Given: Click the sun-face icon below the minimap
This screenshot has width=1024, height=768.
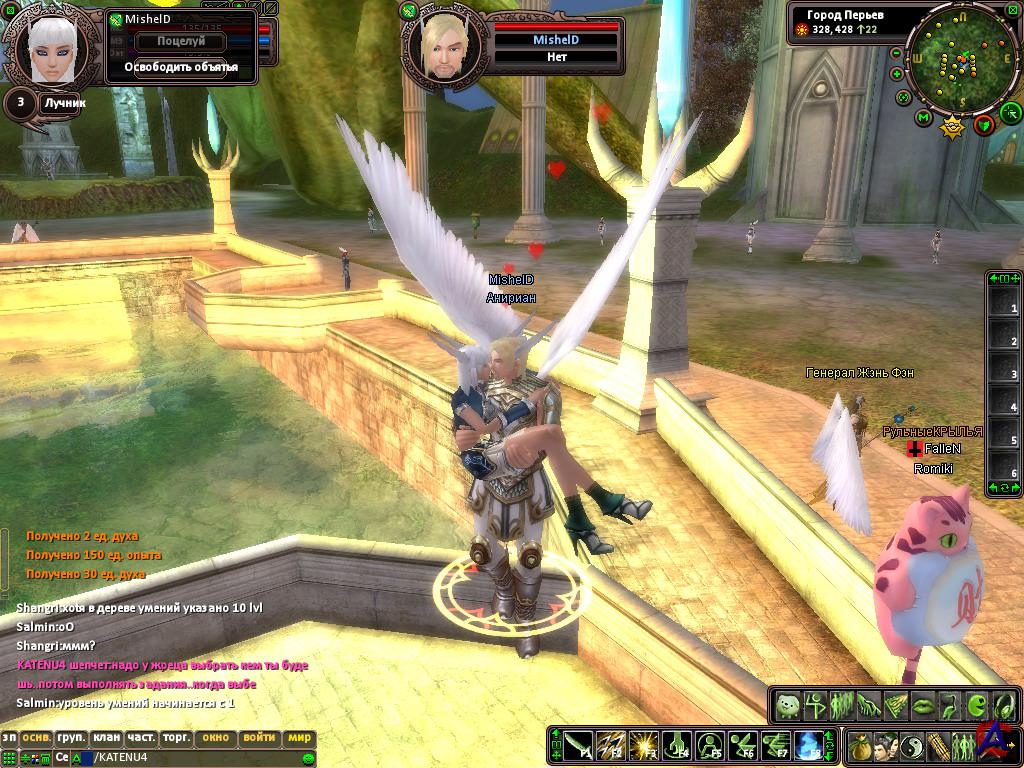Looking at the screenshot, I should 952,127.
